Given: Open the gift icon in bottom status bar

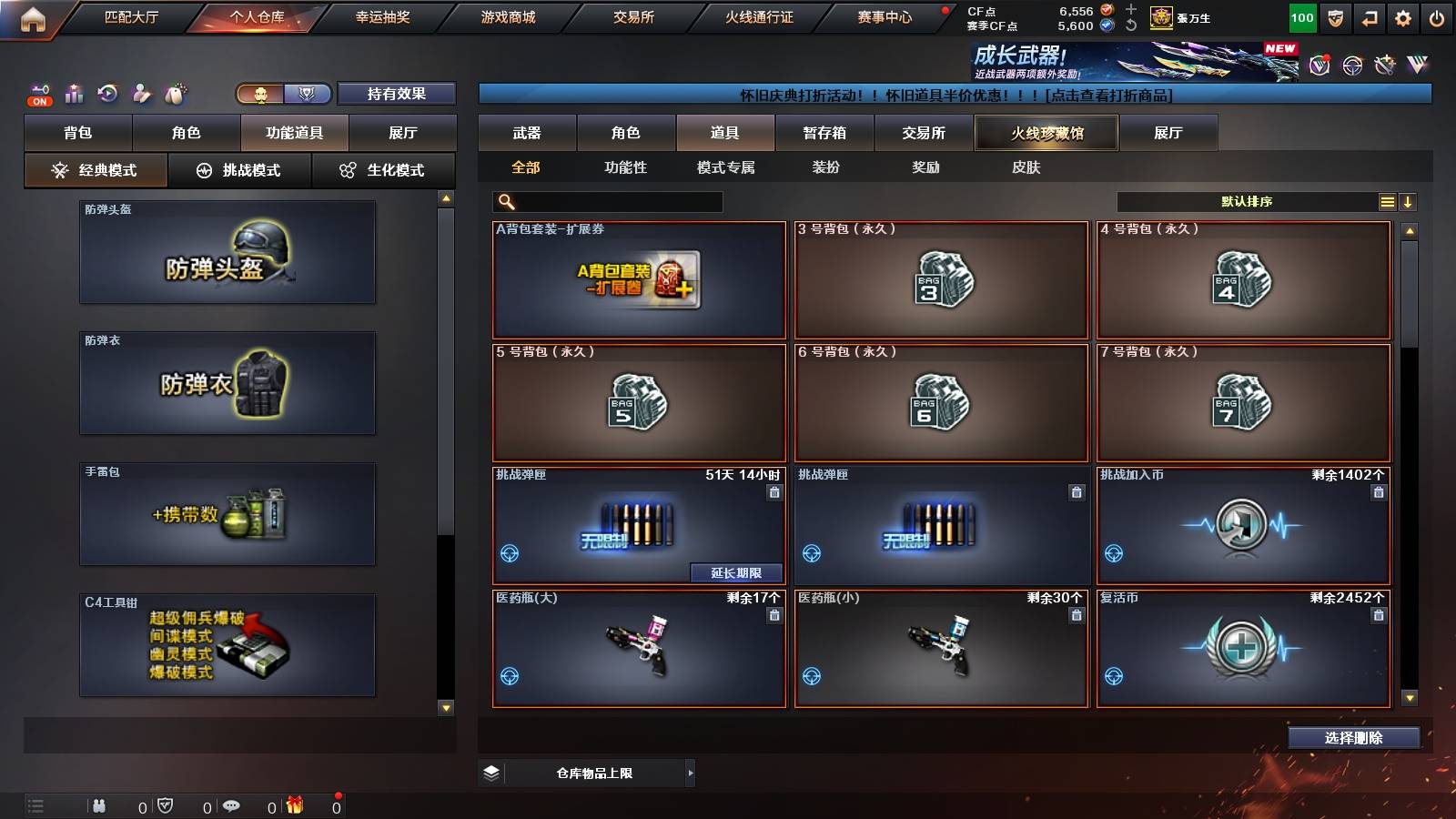Looking at the screenshot, I should point(293,805).
